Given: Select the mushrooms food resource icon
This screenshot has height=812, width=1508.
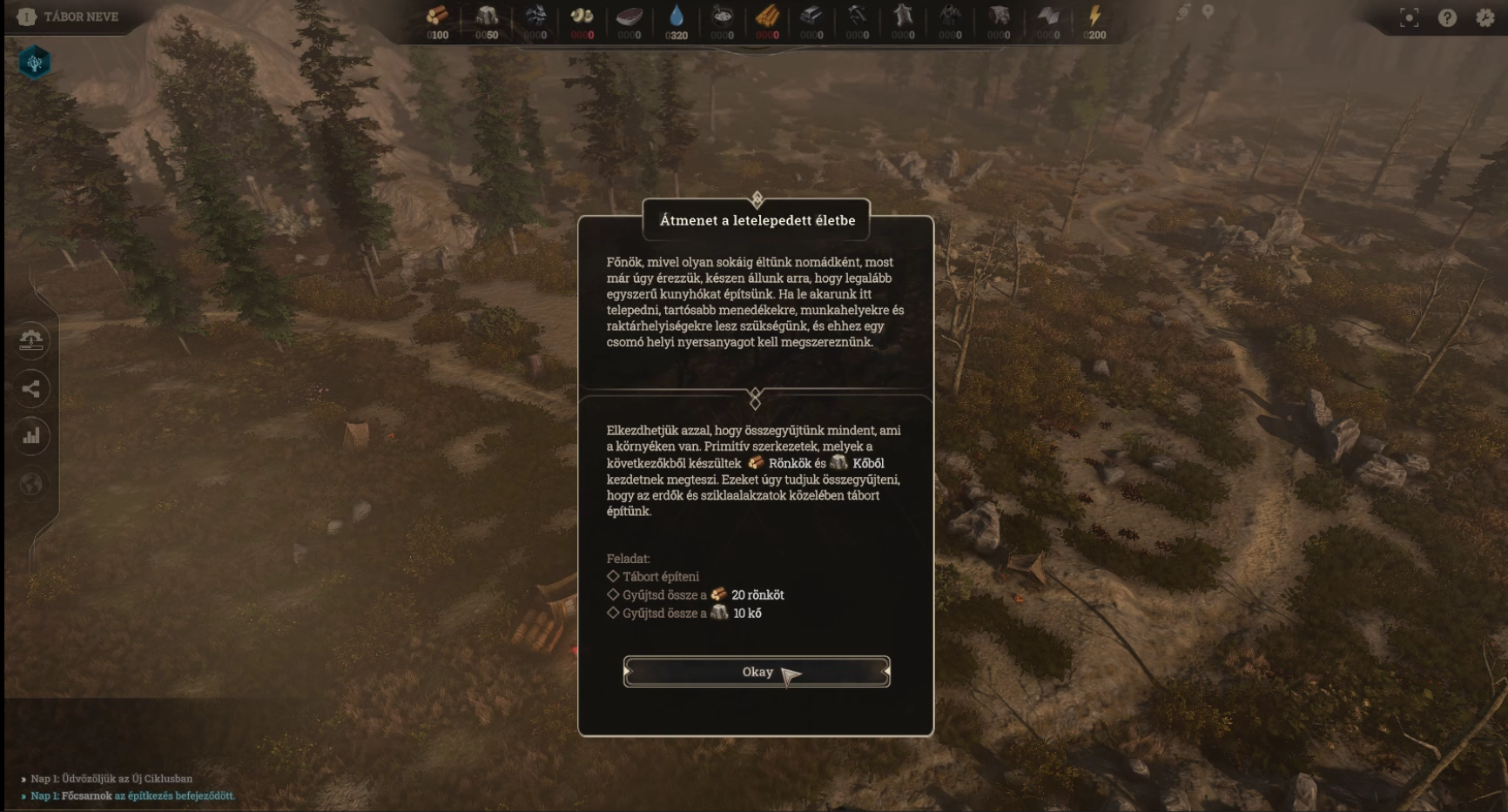Looking at the screenshot, I should (x=582, y=16).
